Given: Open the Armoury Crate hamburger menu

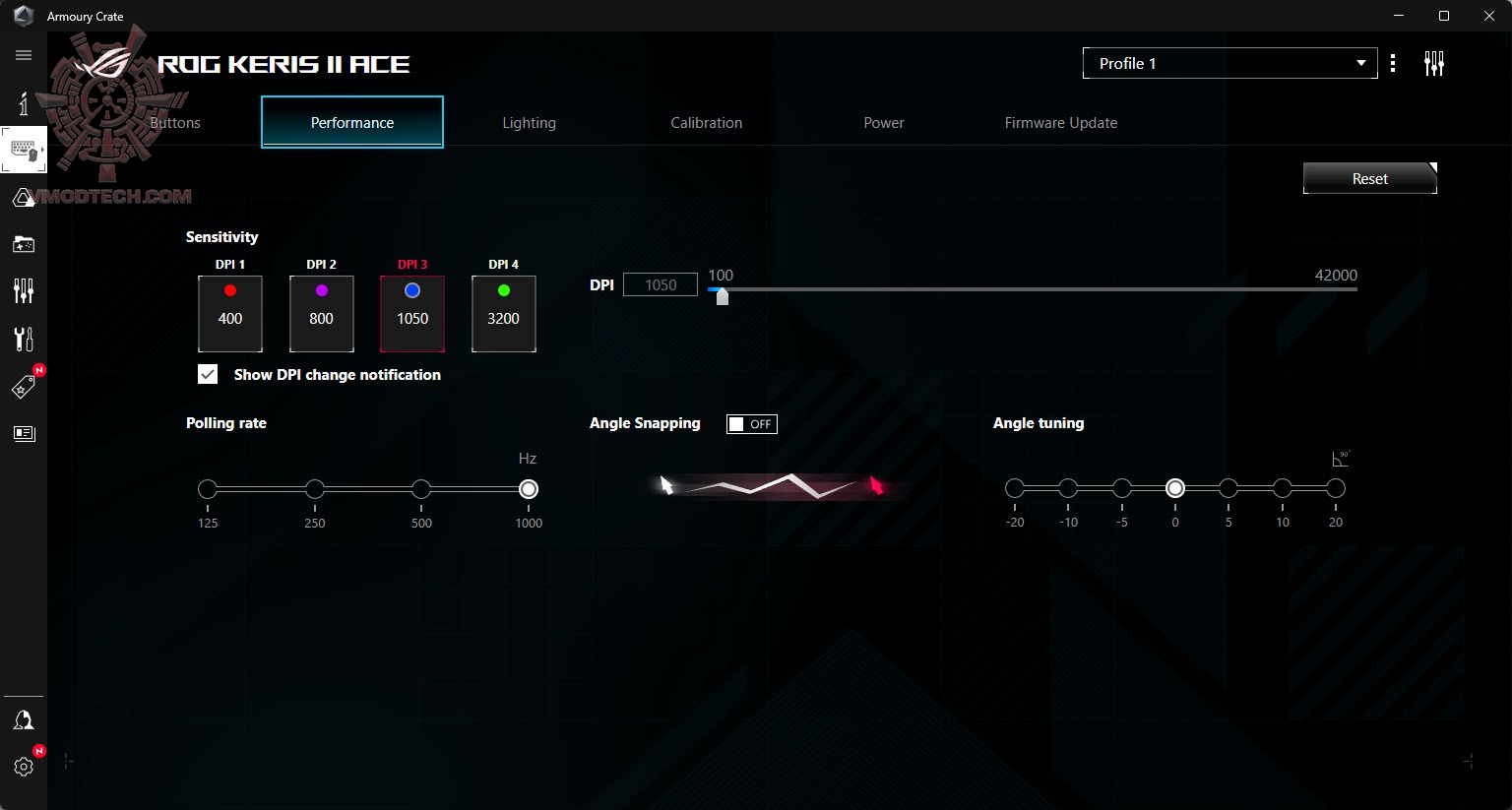Looking at the screenshot, I should [24, 55].
